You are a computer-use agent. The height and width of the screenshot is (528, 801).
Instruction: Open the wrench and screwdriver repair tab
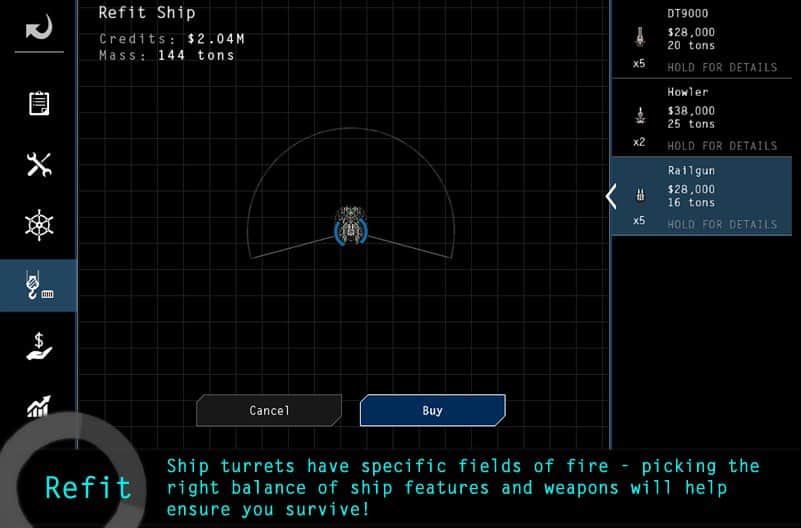pyautogui.click(x=39, y=165)
